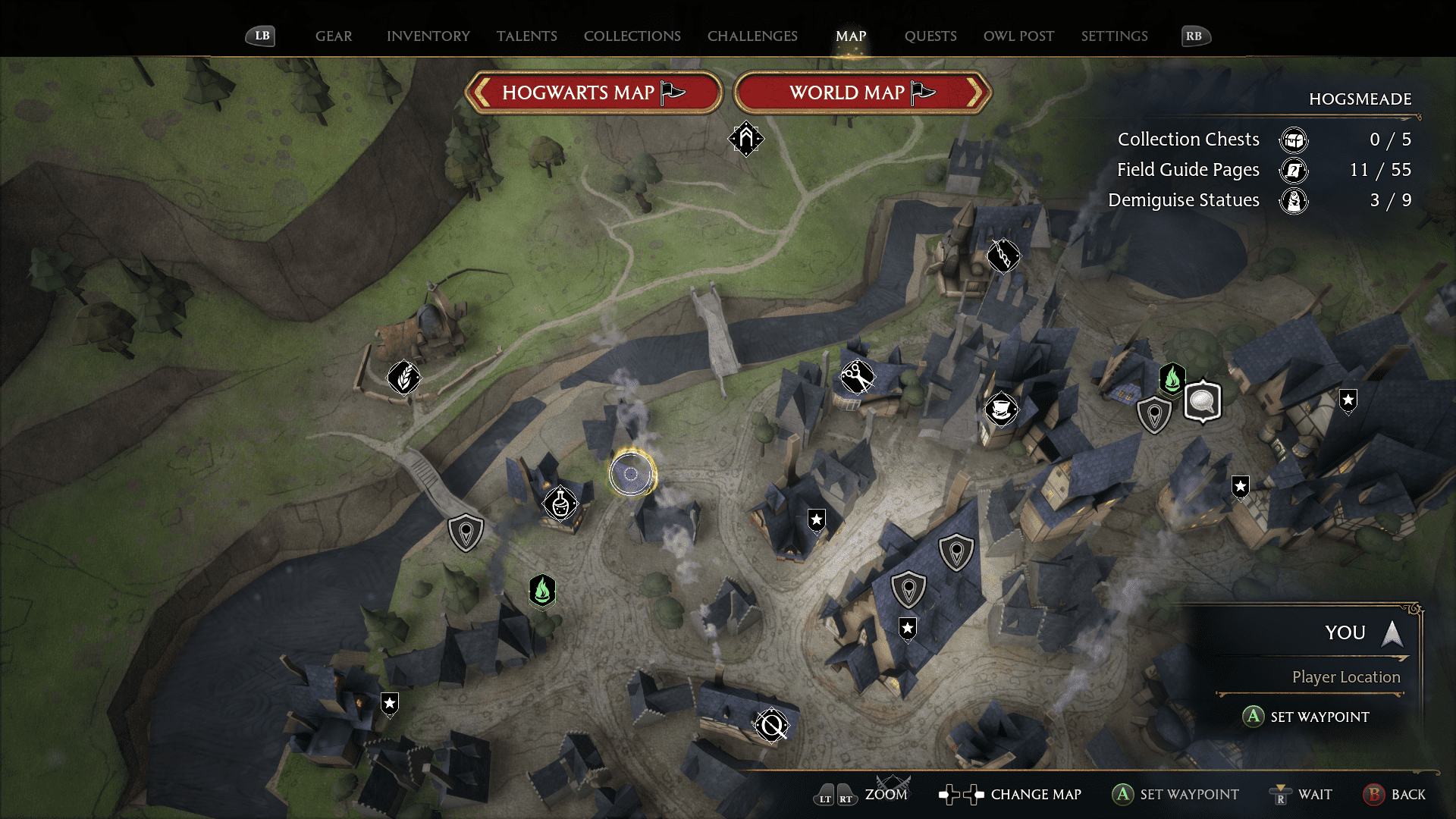Click the Collection Chests counter icon
The width and height of the screenshot is (1456, 819).
(x=1293, y=140)
